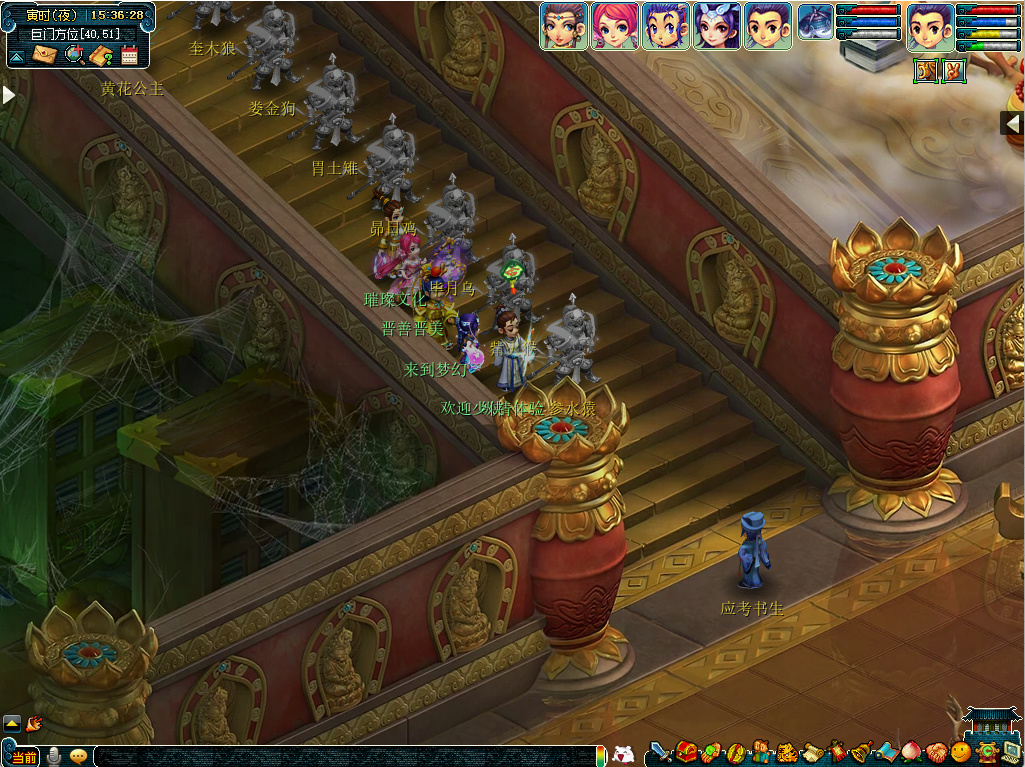
Task: Collapse the time and location panel
Action: coord(17,57)
